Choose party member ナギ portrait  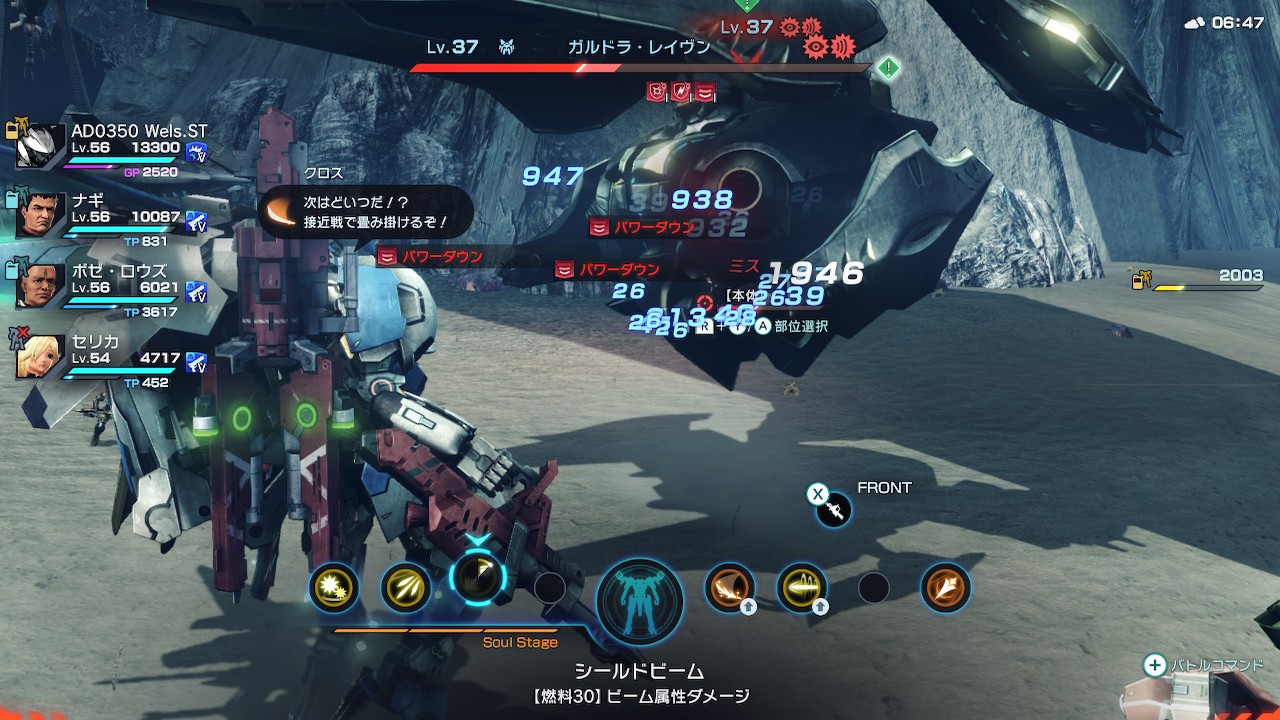point(41,216)
